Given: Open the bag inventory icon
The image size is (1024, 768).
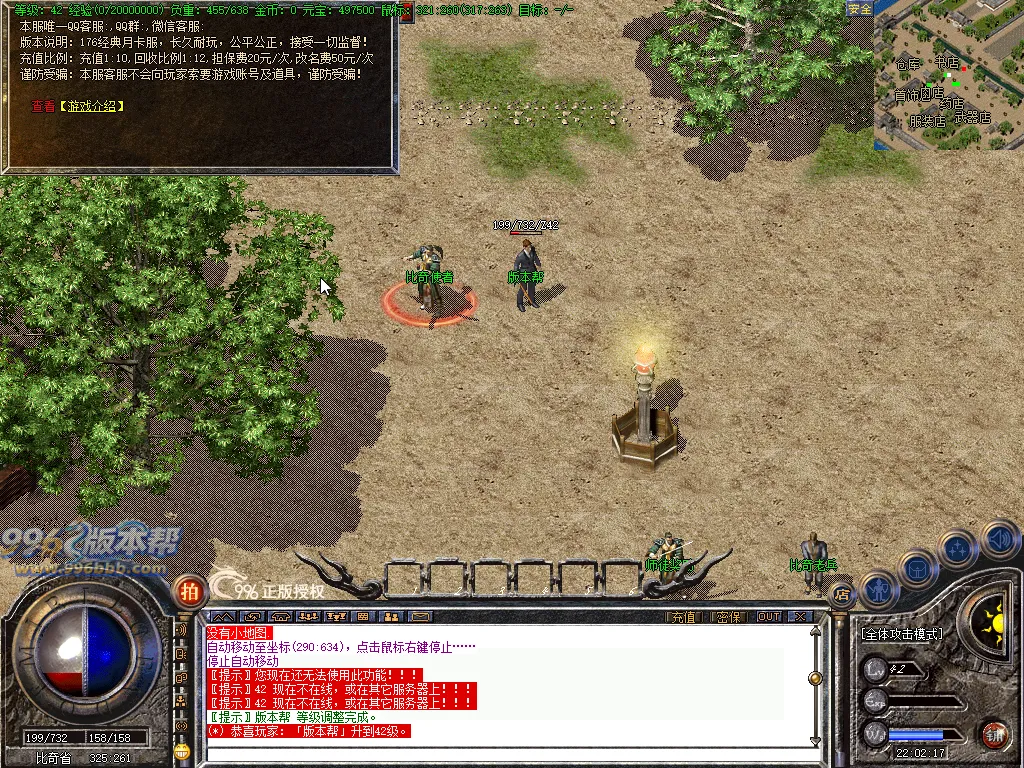Looking at the screenshot, I should click(916, 568).
